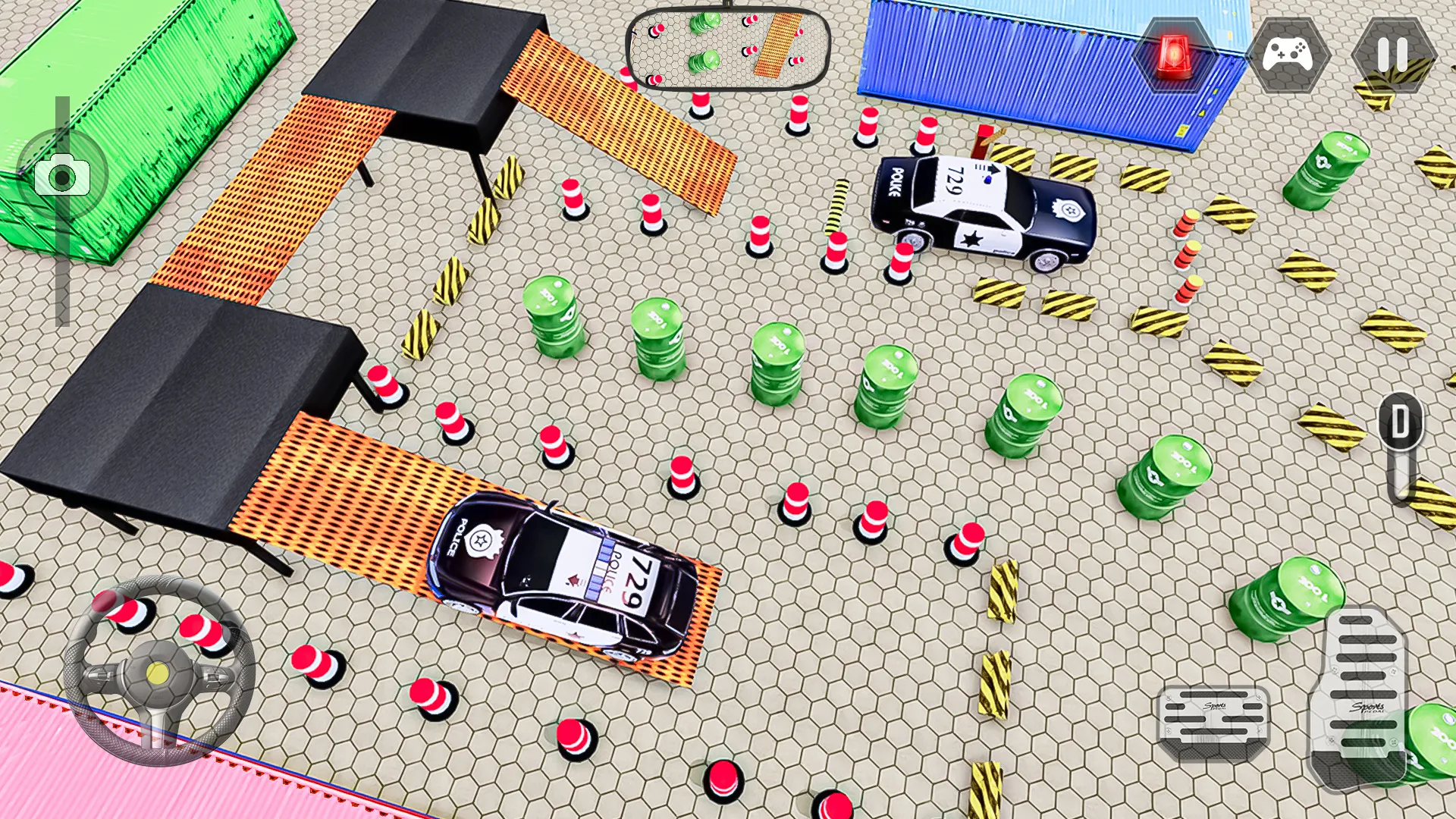
Task: Pause the game
Action: pyautogui.click(x=1392, y=54)
